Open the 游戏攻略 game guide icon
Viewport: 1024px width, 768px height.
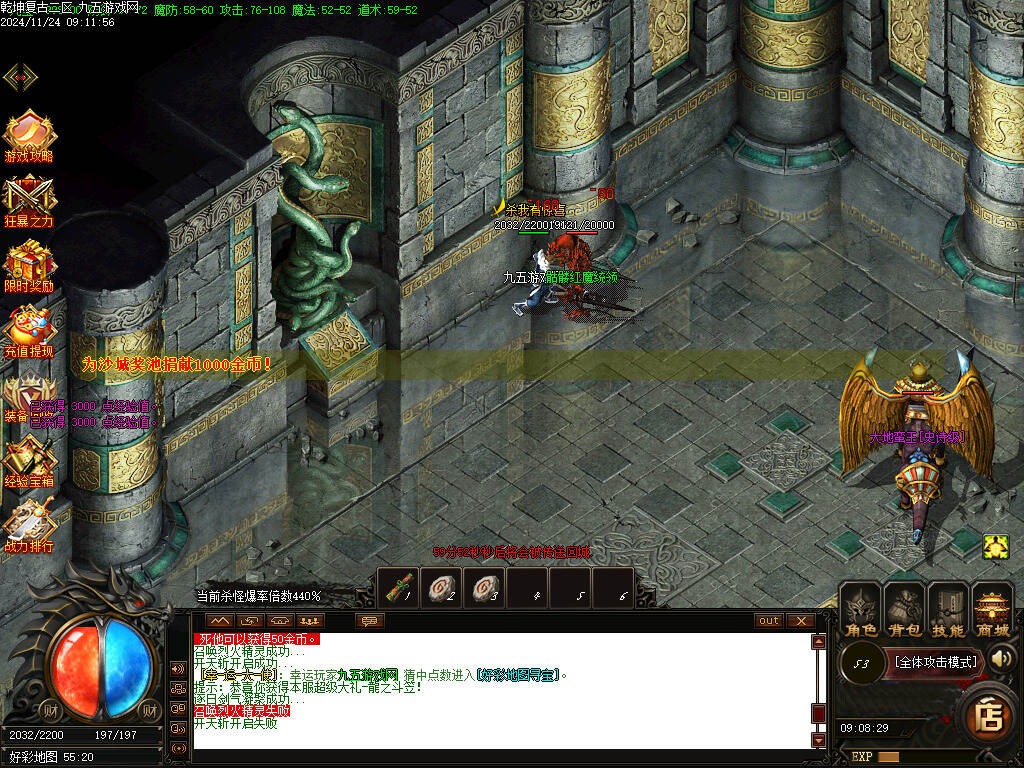(29, 135)
